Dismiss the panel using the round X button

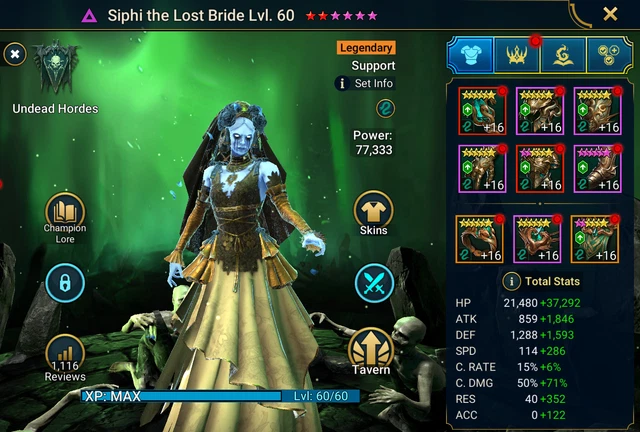click(x=15, y=53)
